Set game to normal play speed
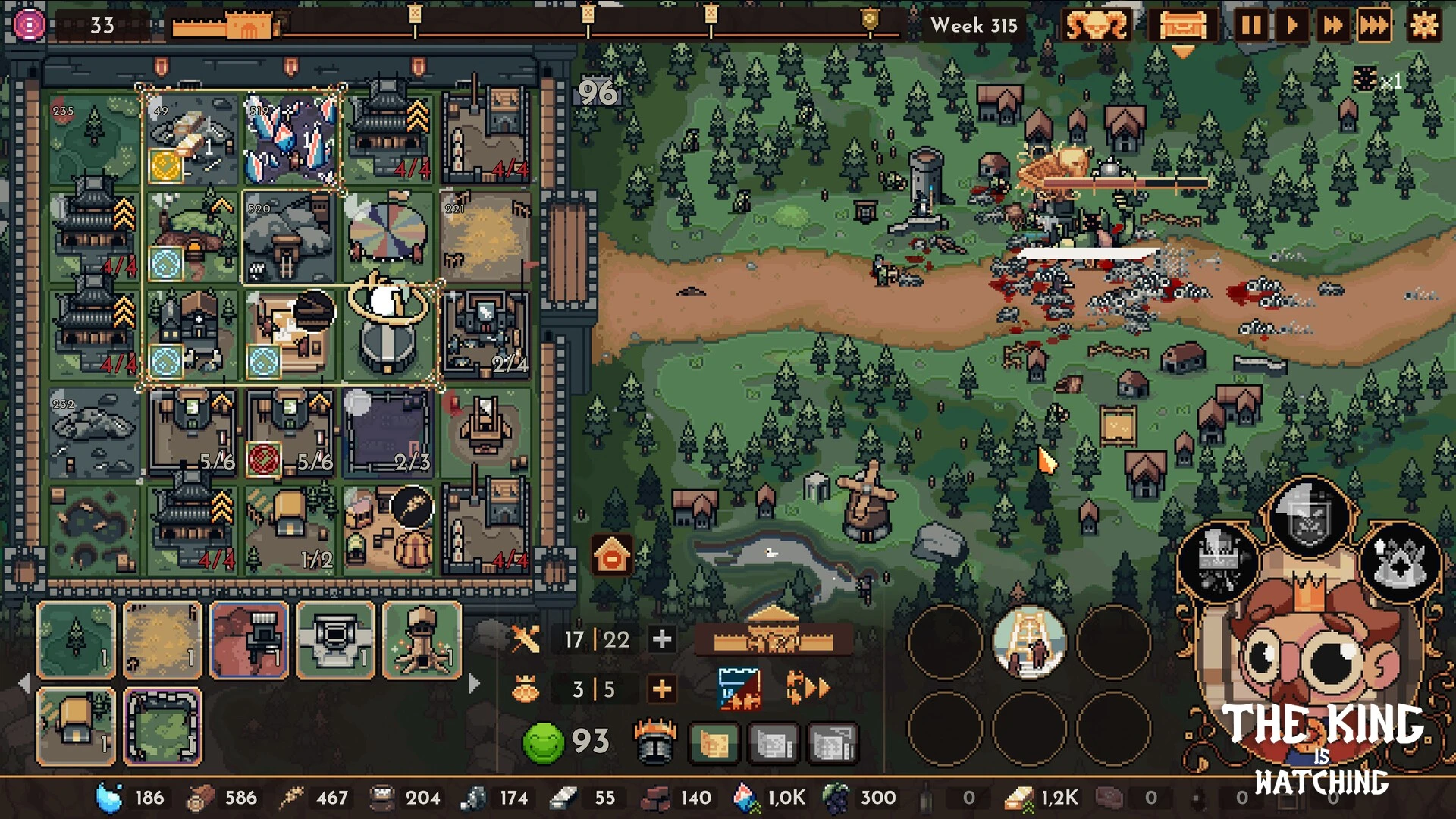The image size is (1456, 819). (1291, 26)
